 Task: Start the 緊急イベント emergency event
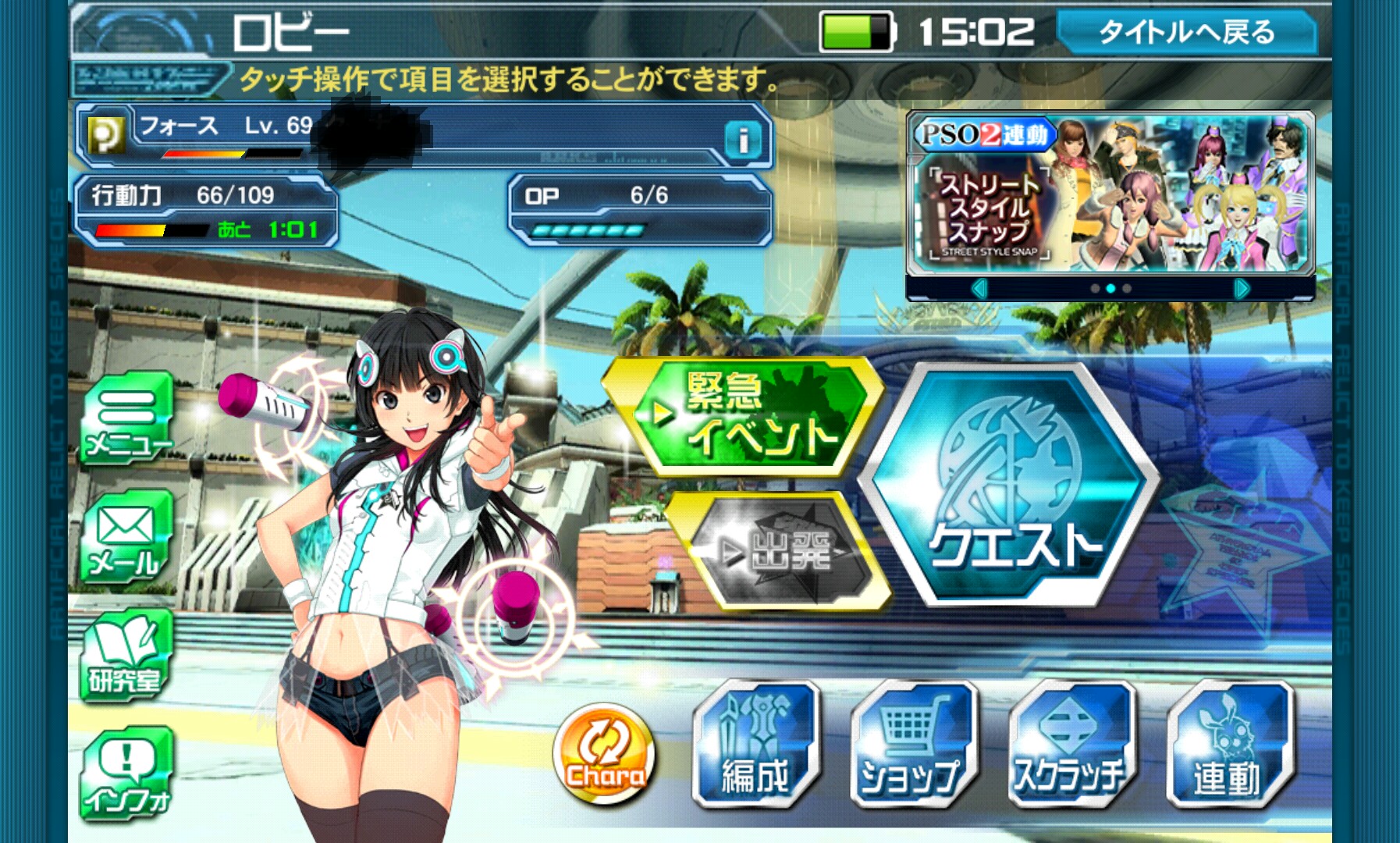pos(743,415)
